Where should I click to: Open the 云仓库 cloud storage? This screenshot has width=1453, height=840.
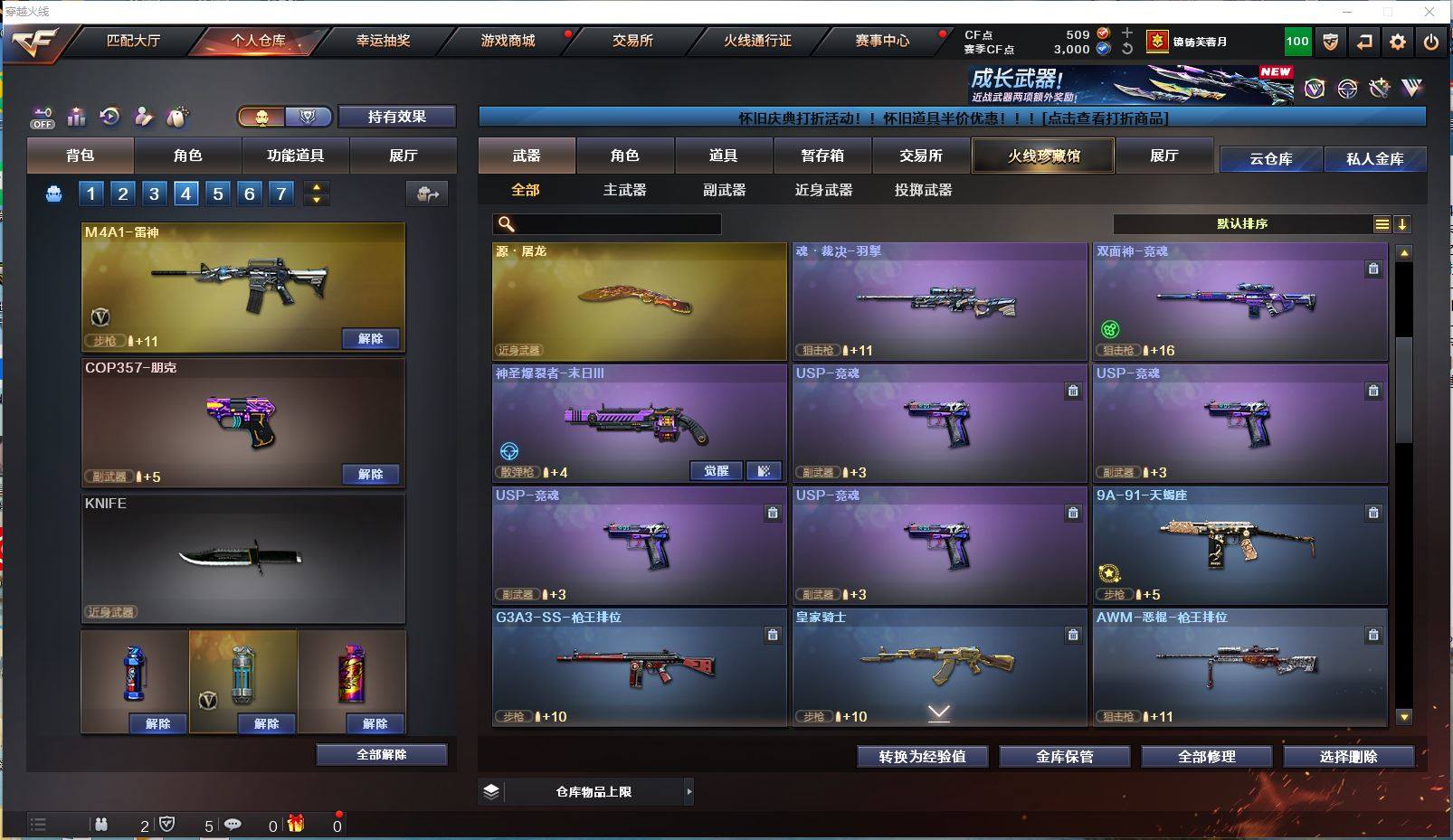coord(1270,159)
